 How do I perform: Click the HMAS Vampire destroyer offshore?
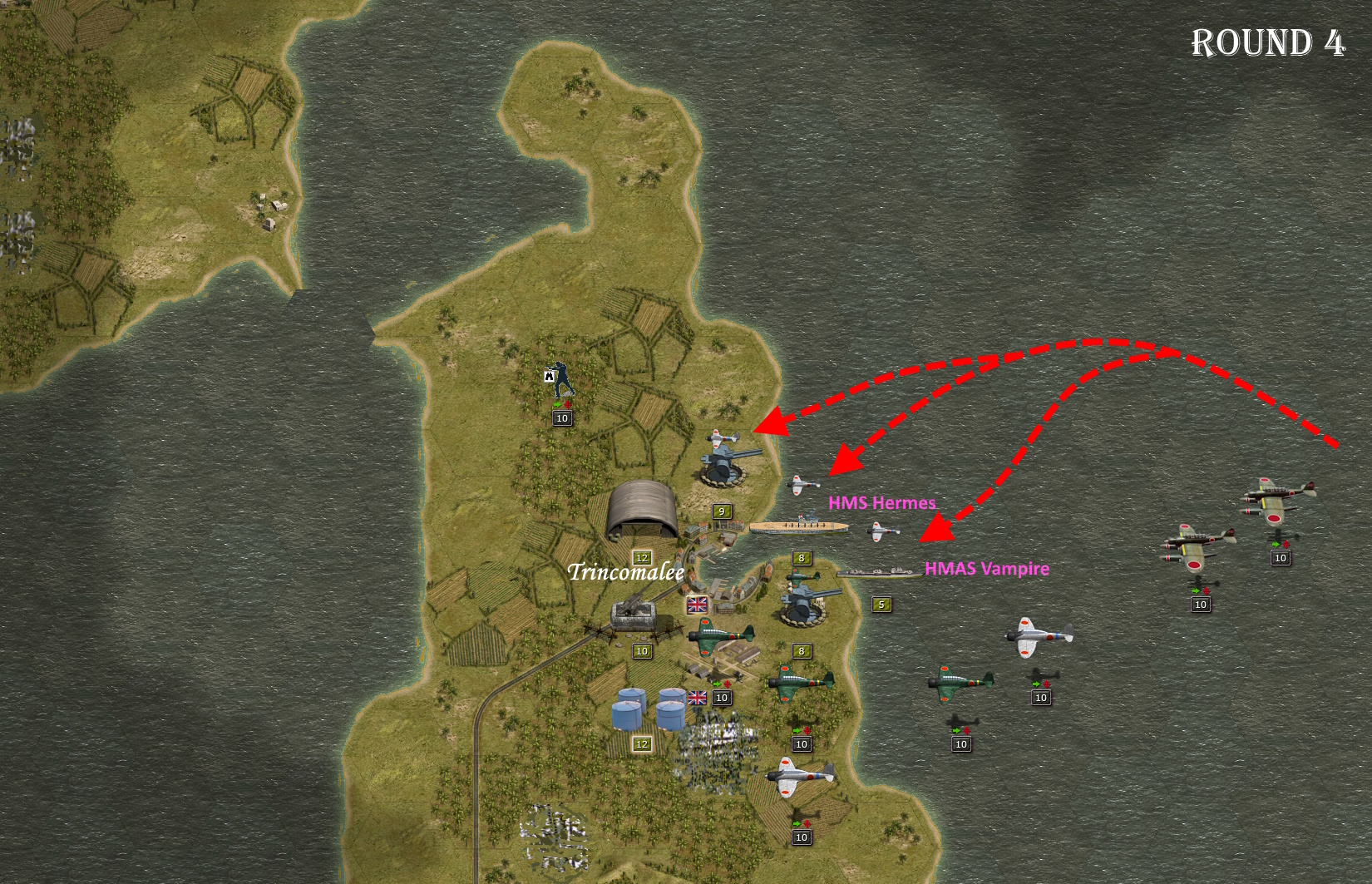tap(880, 572)
